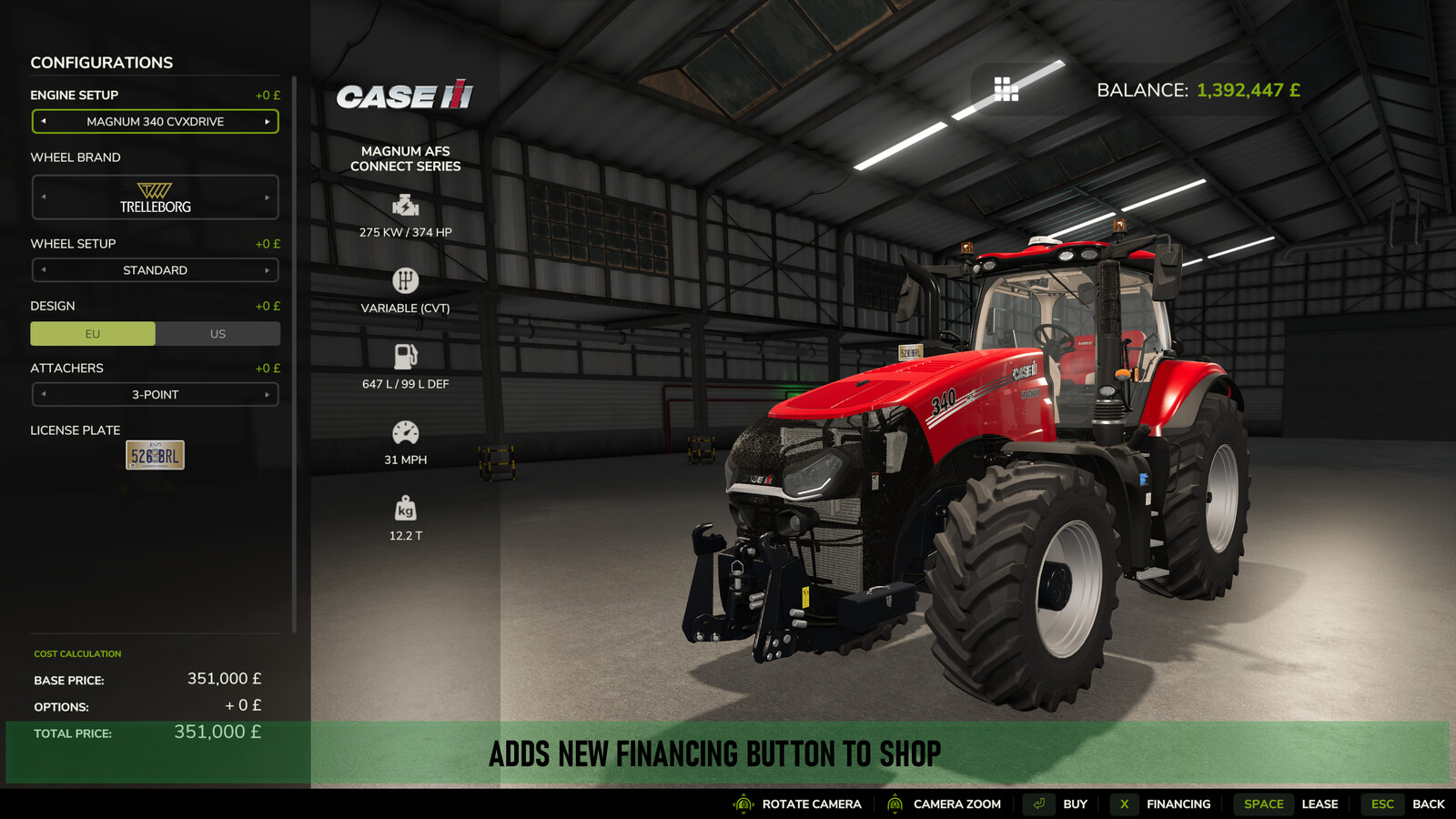Image resolution: width=1456 pixels, height=819 pixels.
Task: Open the Financing option
Action: coord(1178,804)
